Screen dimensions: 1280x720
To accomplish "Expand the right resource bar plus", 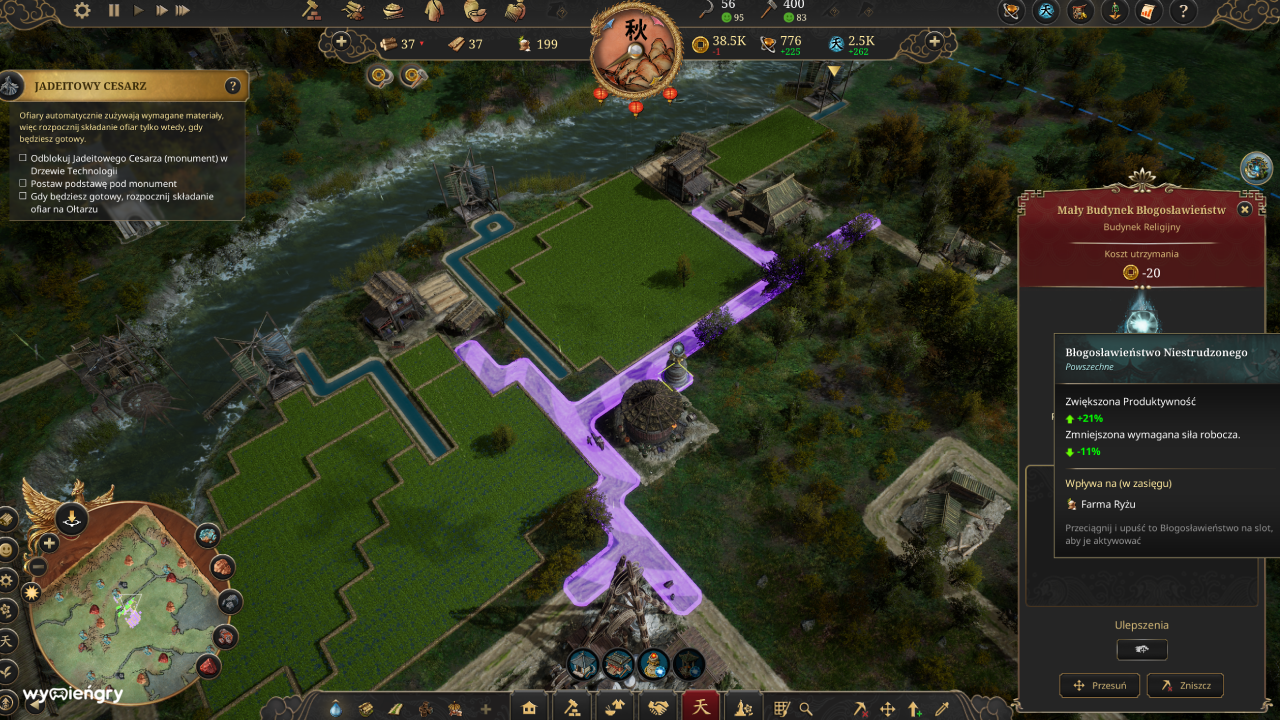I will (x=933, y=43).
